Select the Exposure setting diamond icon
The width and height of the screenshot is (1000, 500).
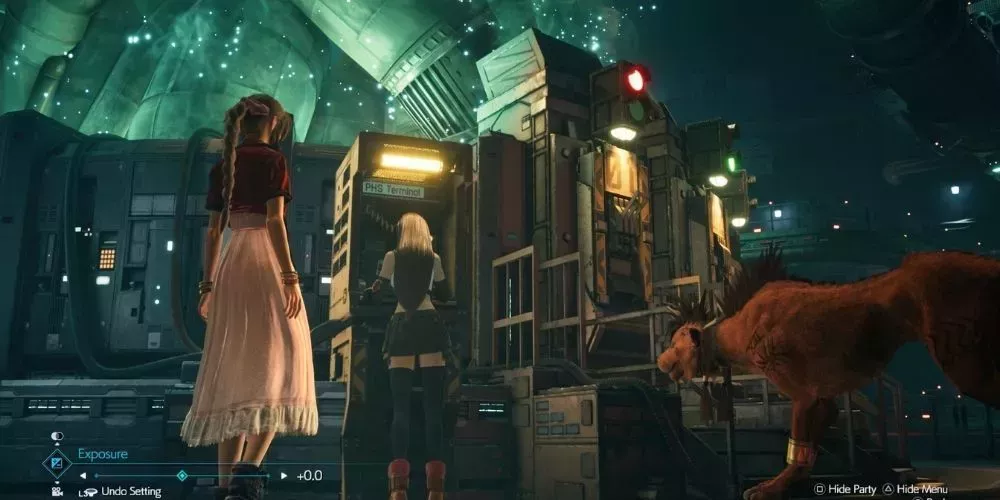coord(55,463)
